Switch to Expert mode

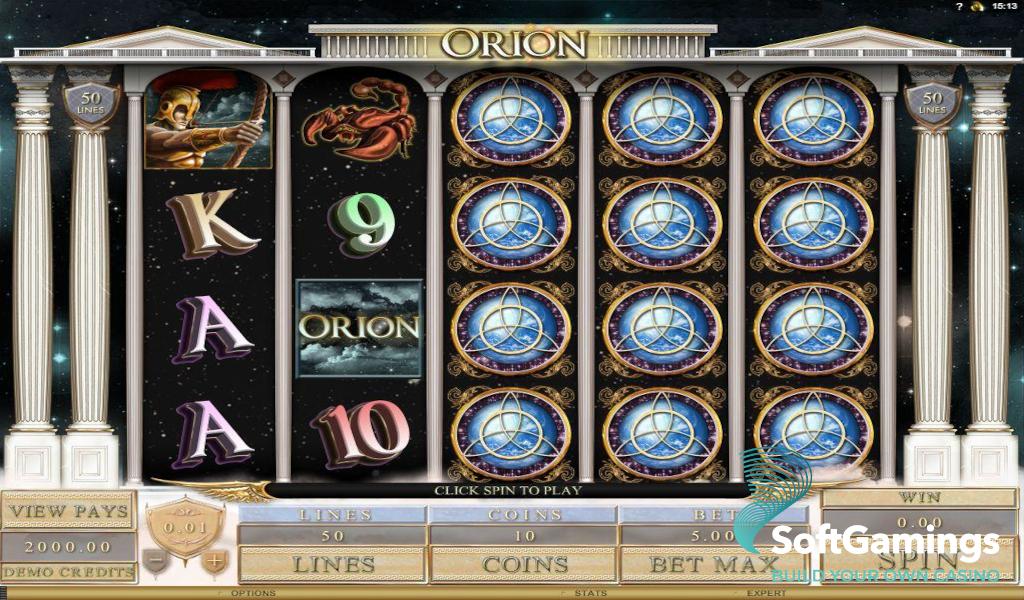(766, 593)
